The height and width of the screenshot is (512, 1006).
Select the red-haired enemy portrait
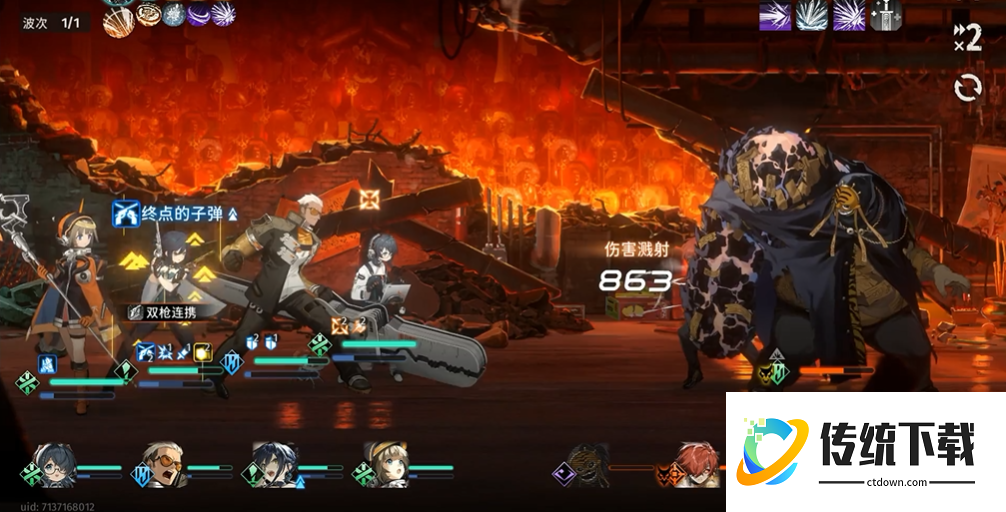pos(696,464)
